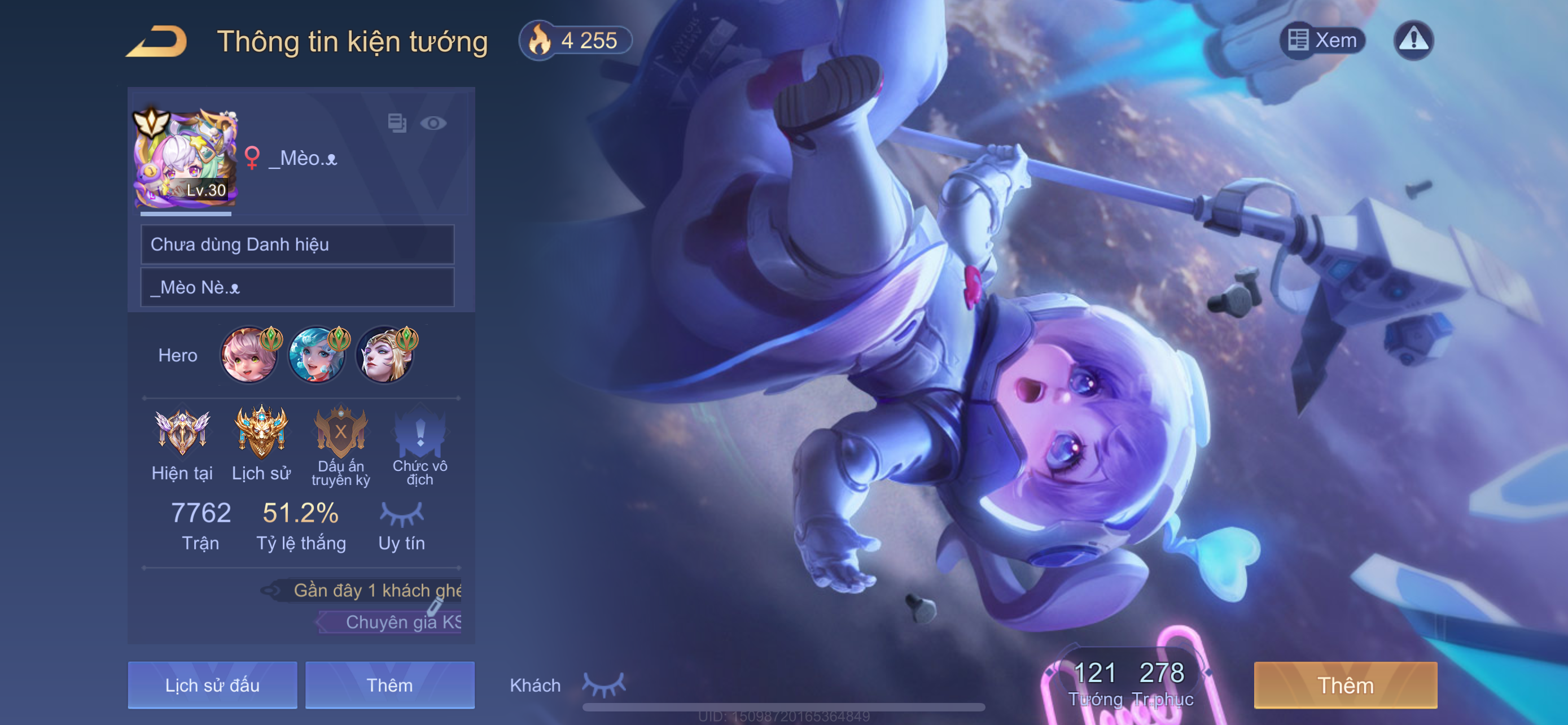The width and height of the screenshot is (1568, 725).
Task: Open Lịch sử đấu match history
Action: tap(212, 685)
